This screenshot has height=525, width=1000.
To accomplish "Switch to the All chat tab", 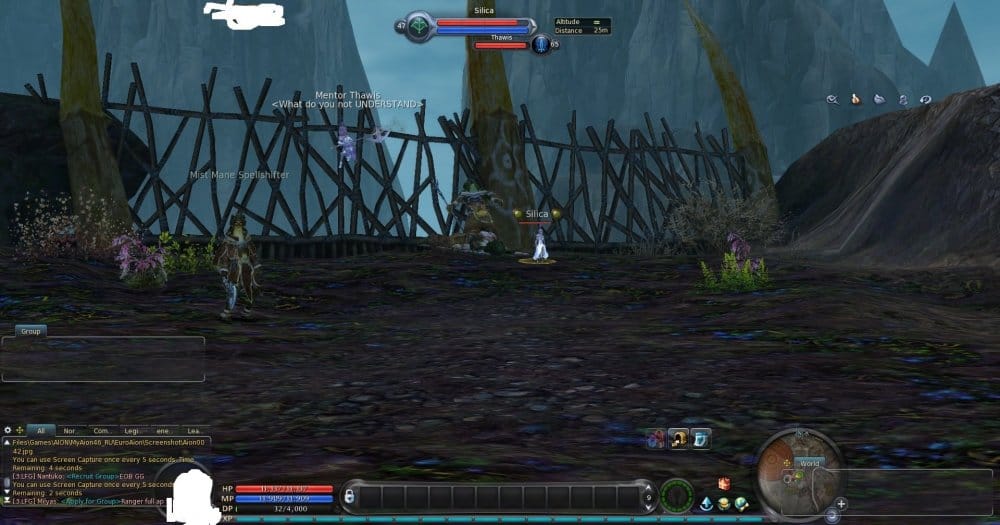I will pos(42,430).
